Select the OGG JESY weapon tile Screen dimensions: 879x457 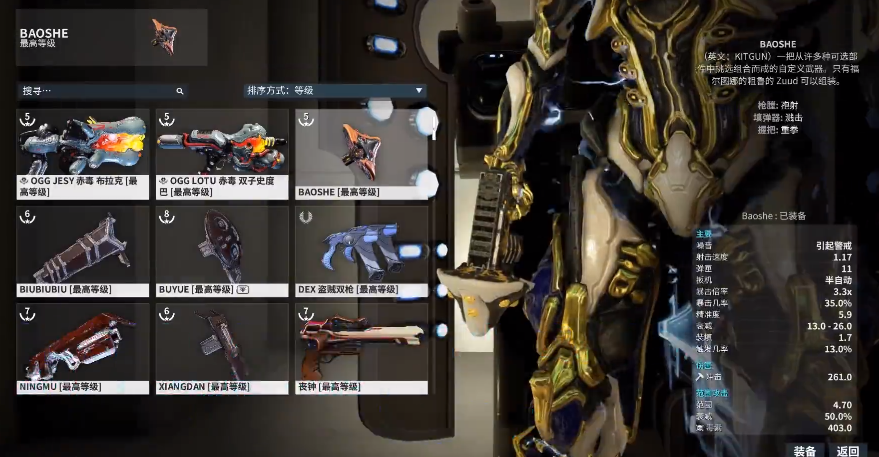click(x=83, y=152)
